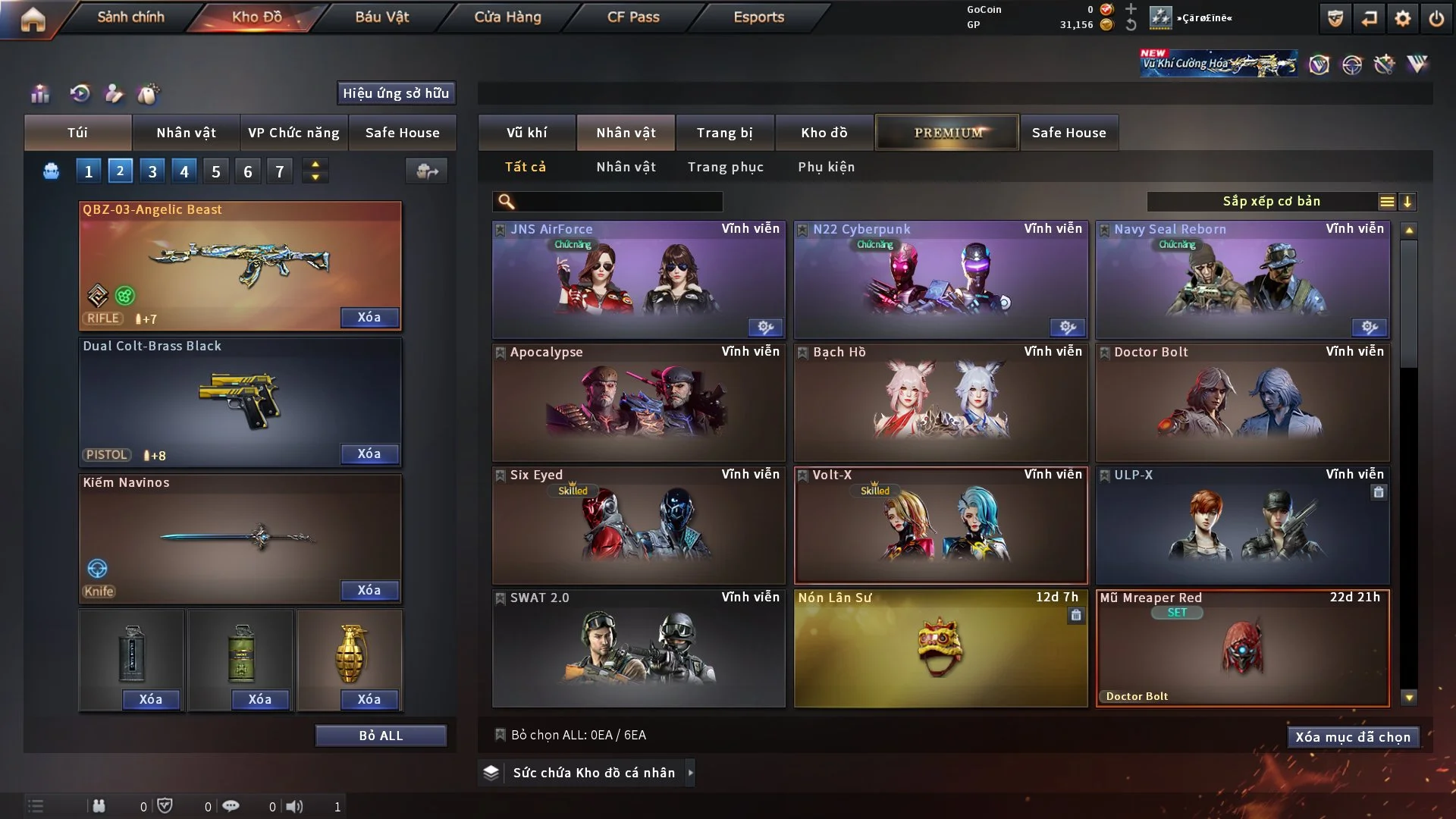The image size is (1456, 819).
Task: Select SWAT 2.0 character card
Action: 639,648
